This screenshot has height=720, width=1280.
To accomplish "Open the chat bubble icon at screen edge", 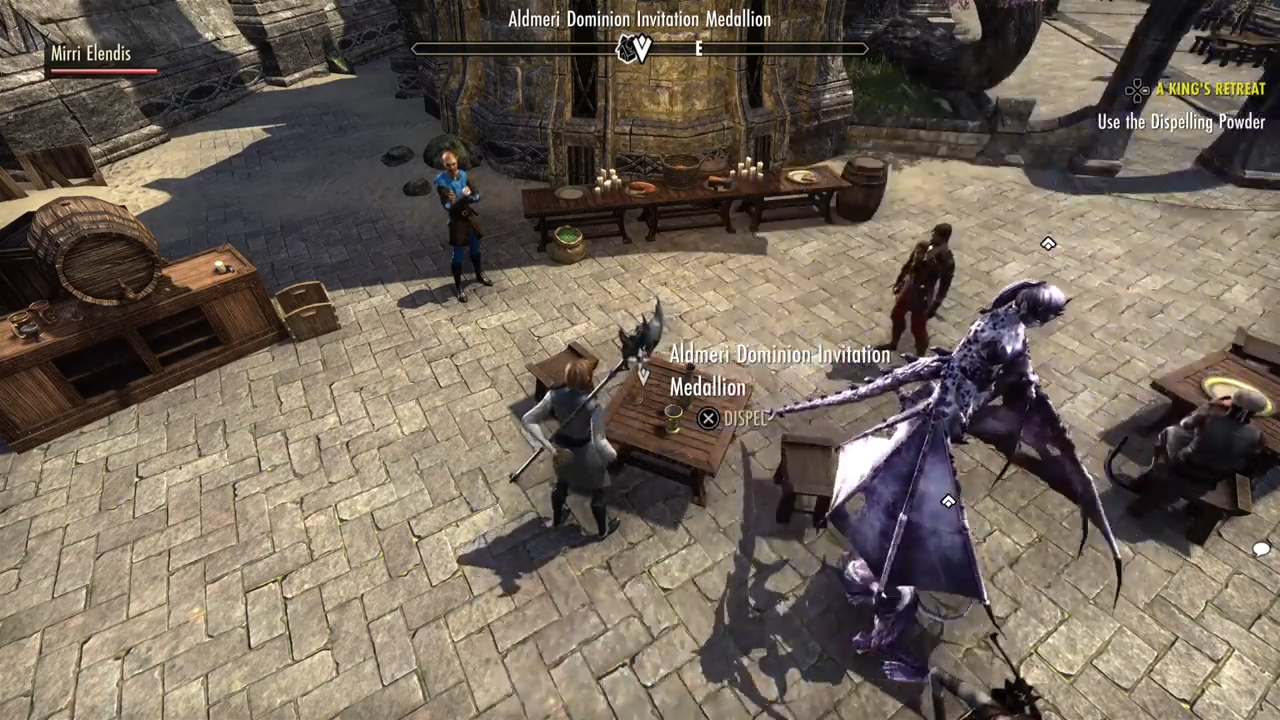I will pos(1261,549).
